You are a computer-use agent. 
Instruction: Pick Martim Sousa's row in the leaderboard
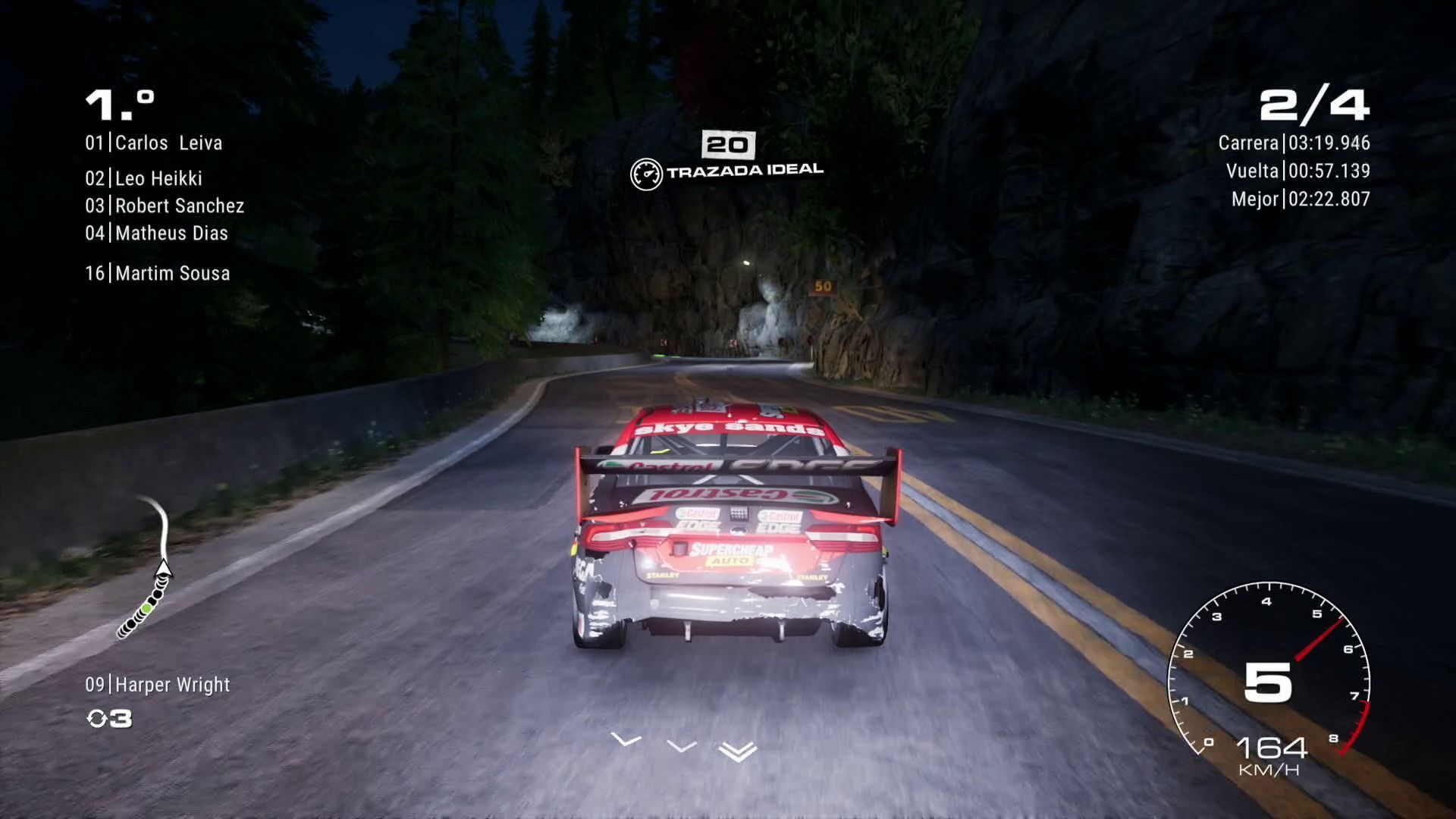point(158,274)
